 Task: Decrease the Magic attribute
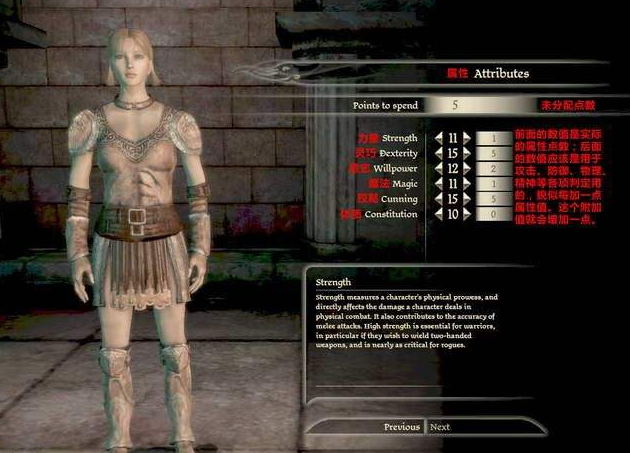point(438,184)
